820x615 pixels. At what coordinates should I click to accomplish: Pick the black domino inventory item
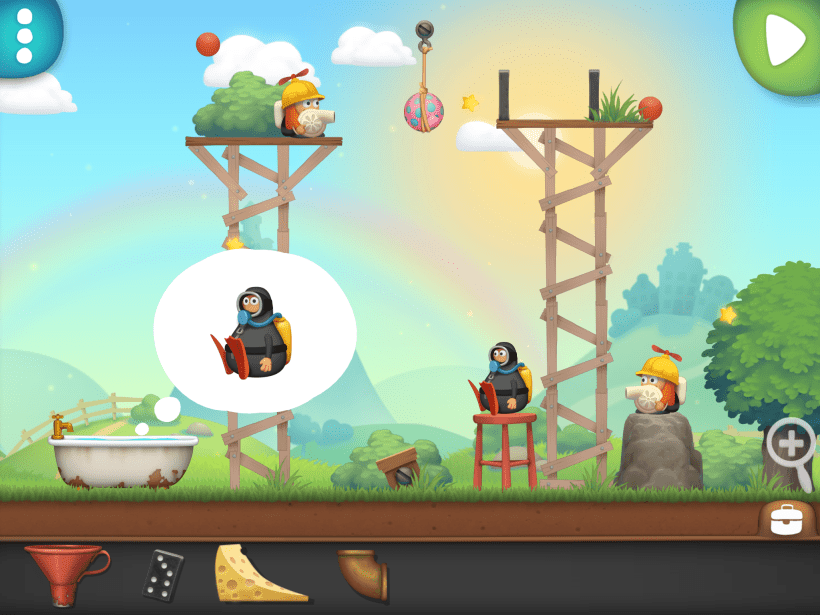click(162, 574)
